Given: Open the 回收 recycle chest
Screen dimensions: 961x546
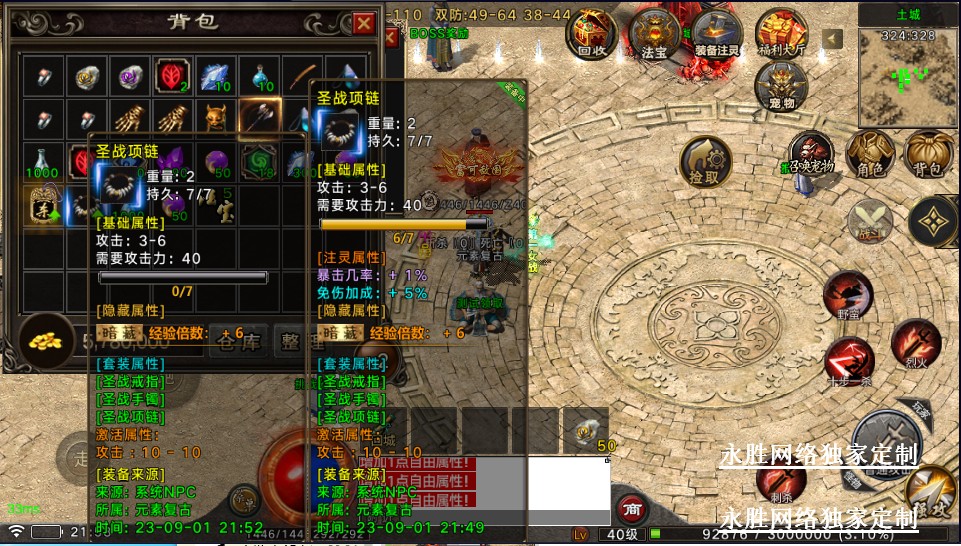Looking at the screenshot, I should click(x=592, y=33).
